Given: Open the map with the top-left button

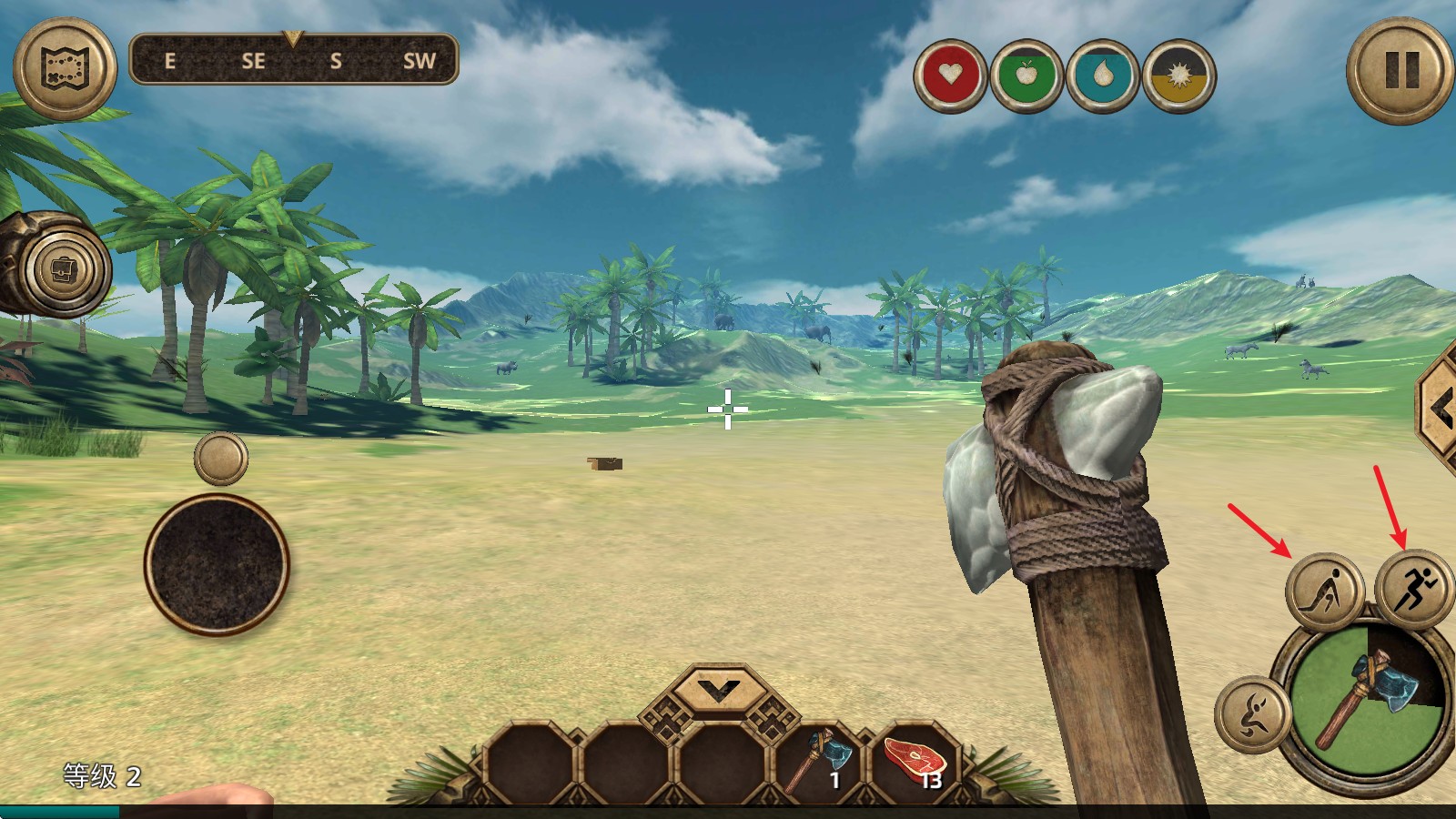Looking at the screenshot, I should (65, 68).
